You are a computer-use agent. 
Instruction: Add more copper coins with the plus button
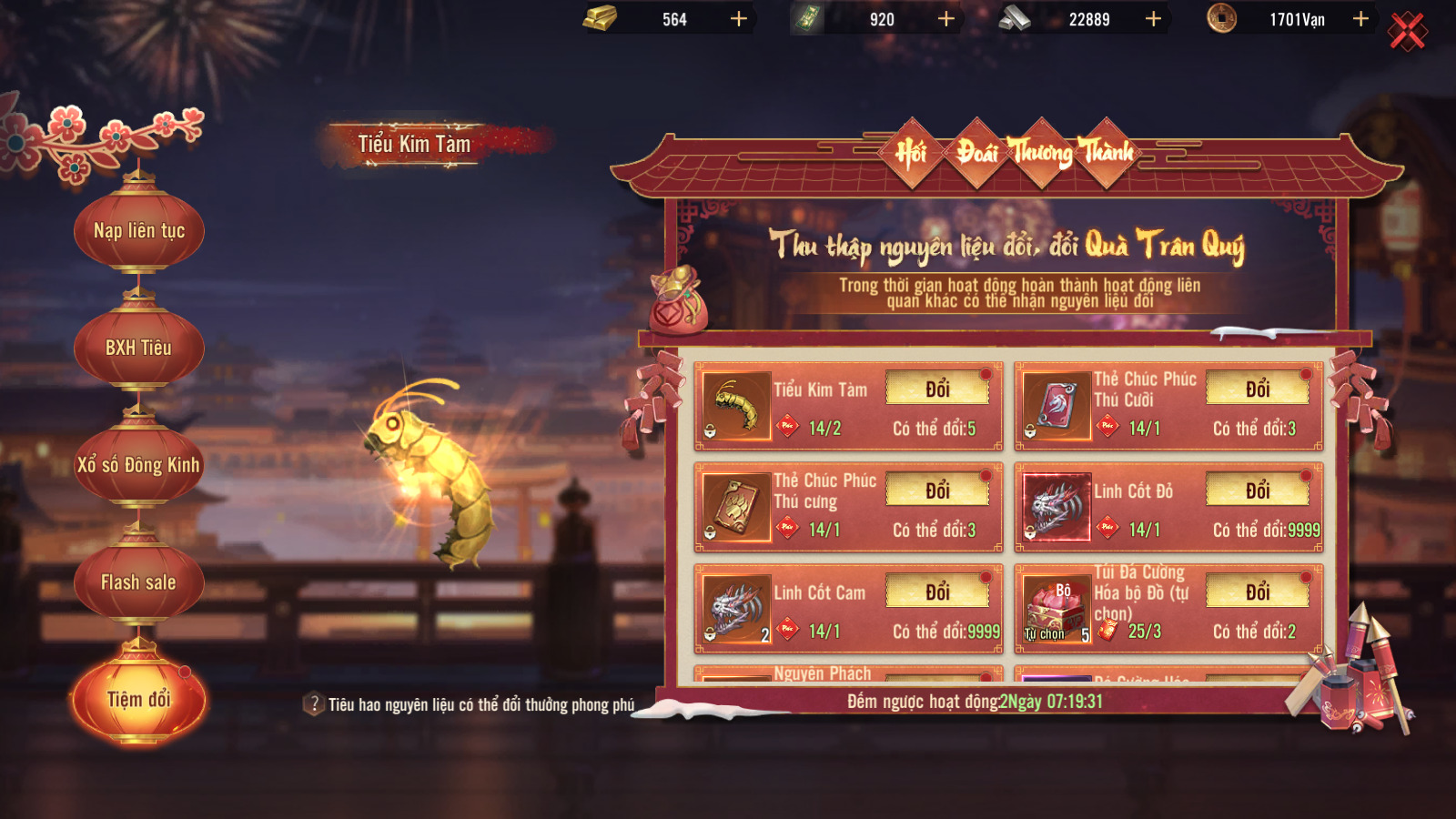(x=1360, y=19)
